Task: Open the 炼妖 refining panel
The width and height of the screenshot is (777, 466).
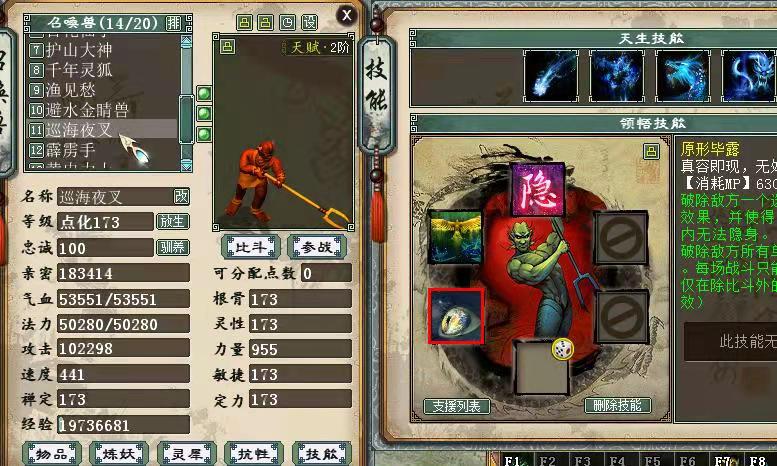Action: [x=120, y=454]
